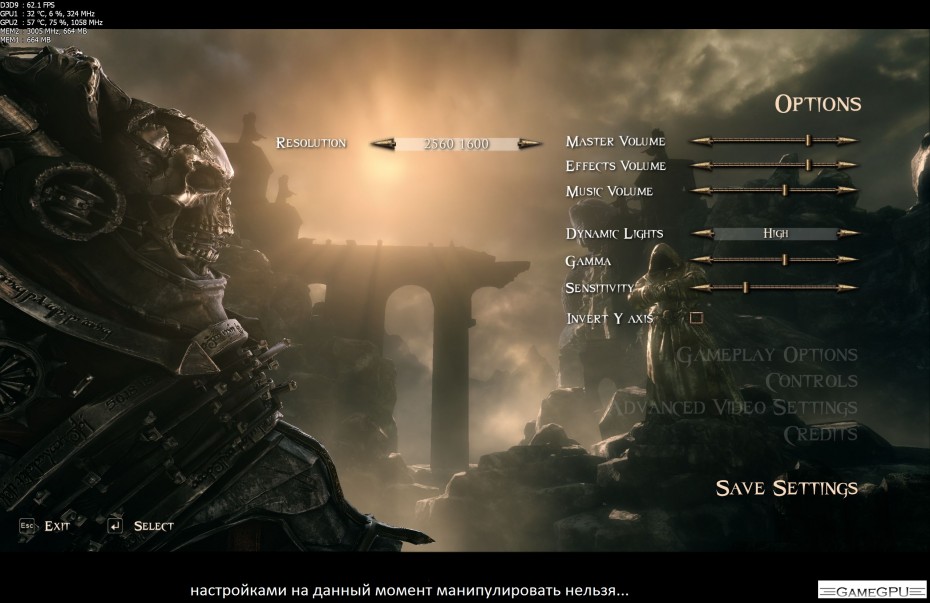The width and height of the screenshot is (930, 603).
Task: Open the Controls menu
Action: coord(811,381)
